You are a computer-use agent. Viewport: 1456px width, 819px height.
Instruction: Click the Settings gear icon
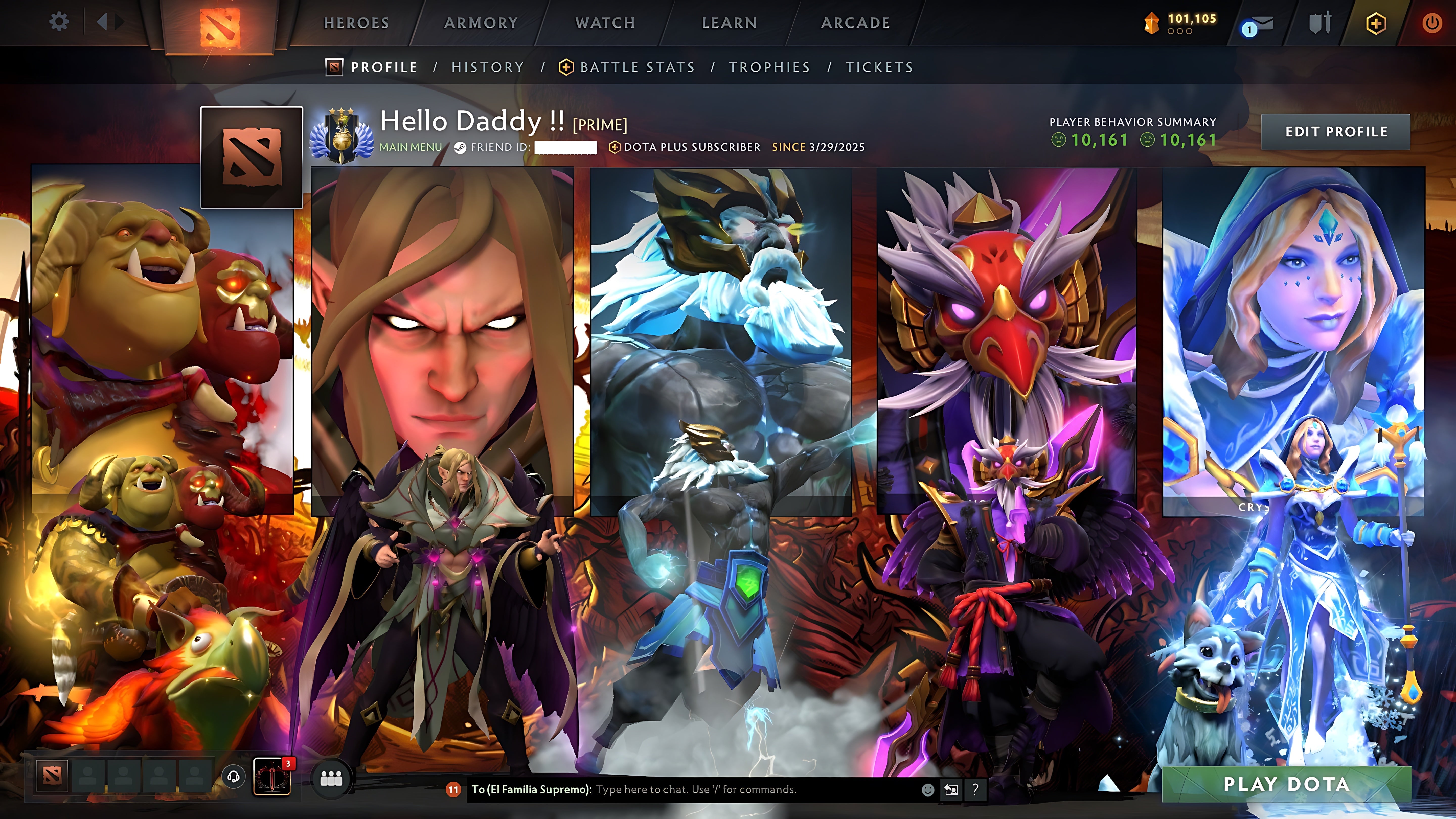pyautogui.click(x=59, y=21)
